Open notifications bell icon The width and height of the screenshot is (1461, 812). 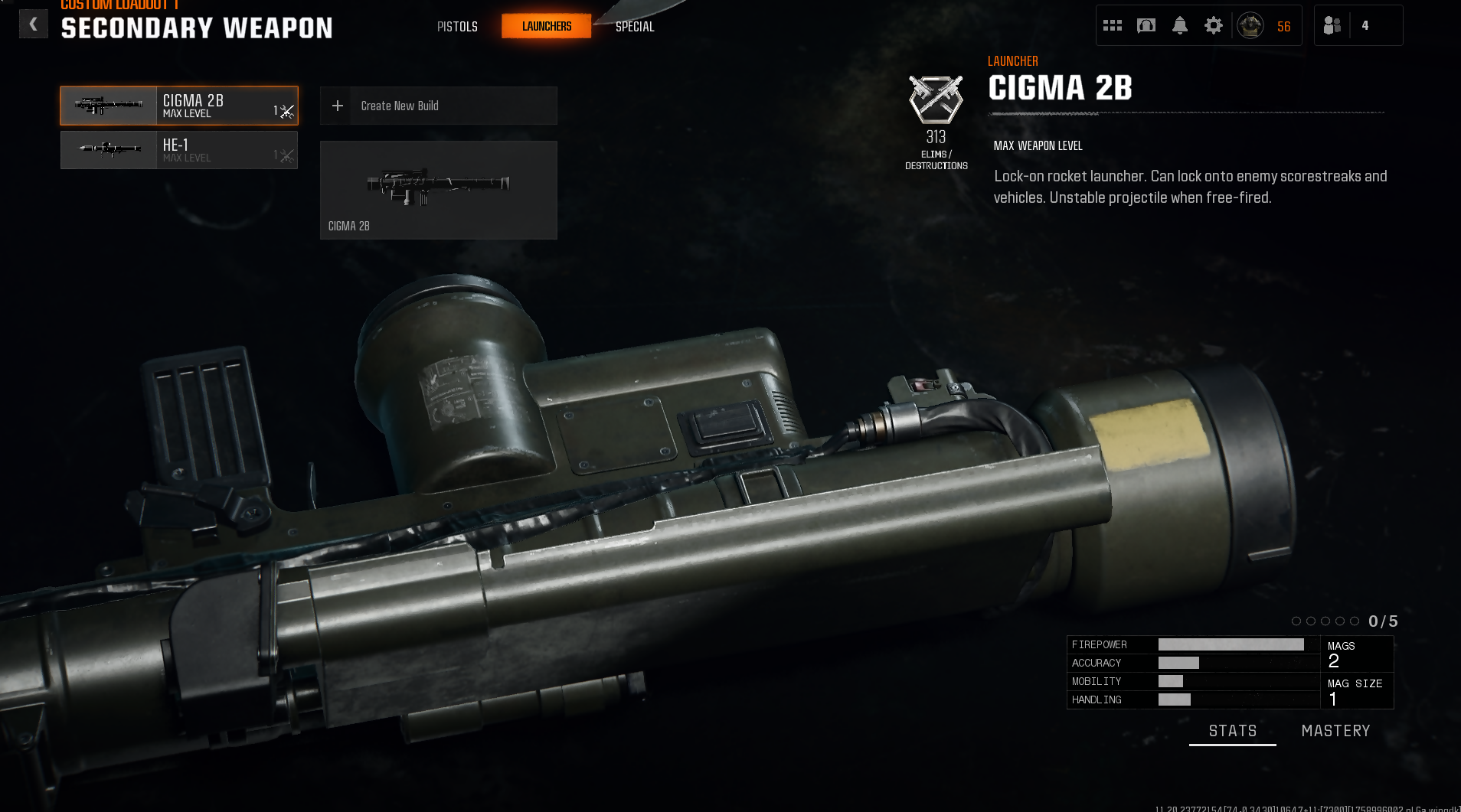(1180, 26)
